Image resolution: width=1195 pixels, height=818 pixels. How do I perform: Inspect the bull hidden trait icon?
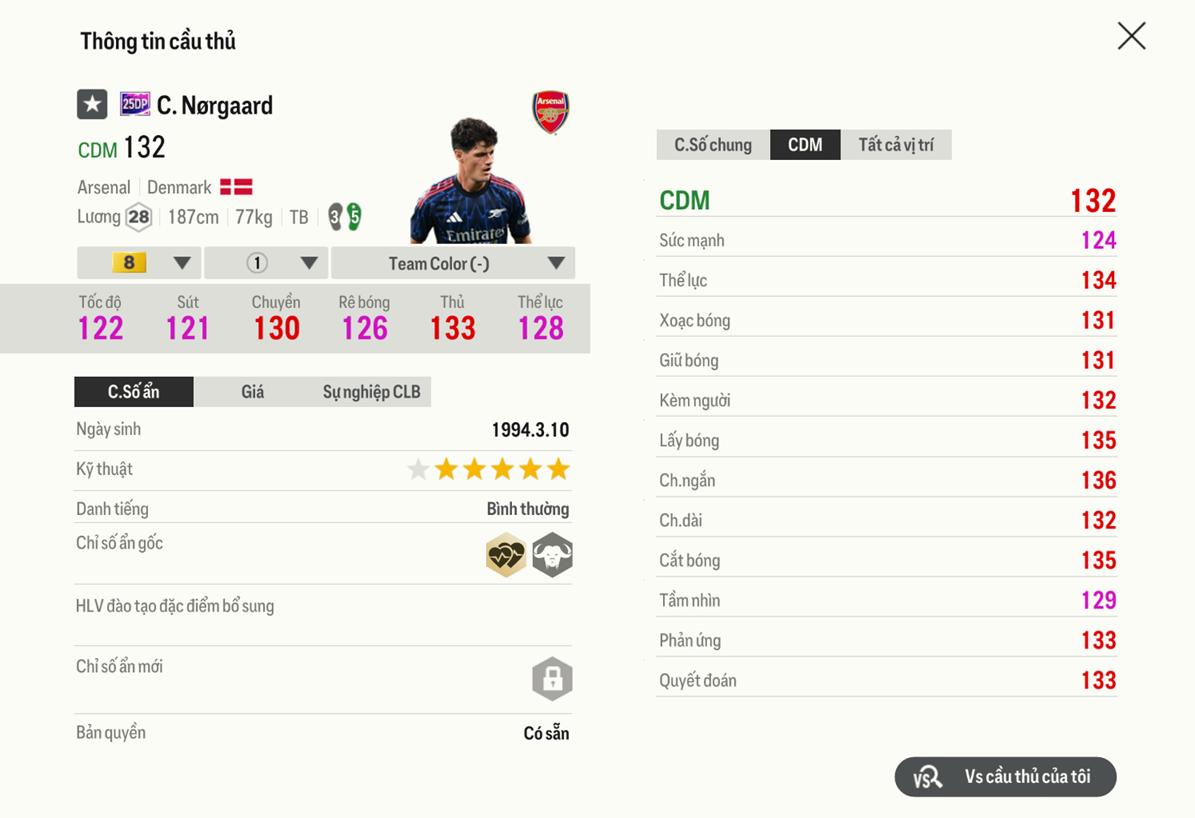click(552, 555)
